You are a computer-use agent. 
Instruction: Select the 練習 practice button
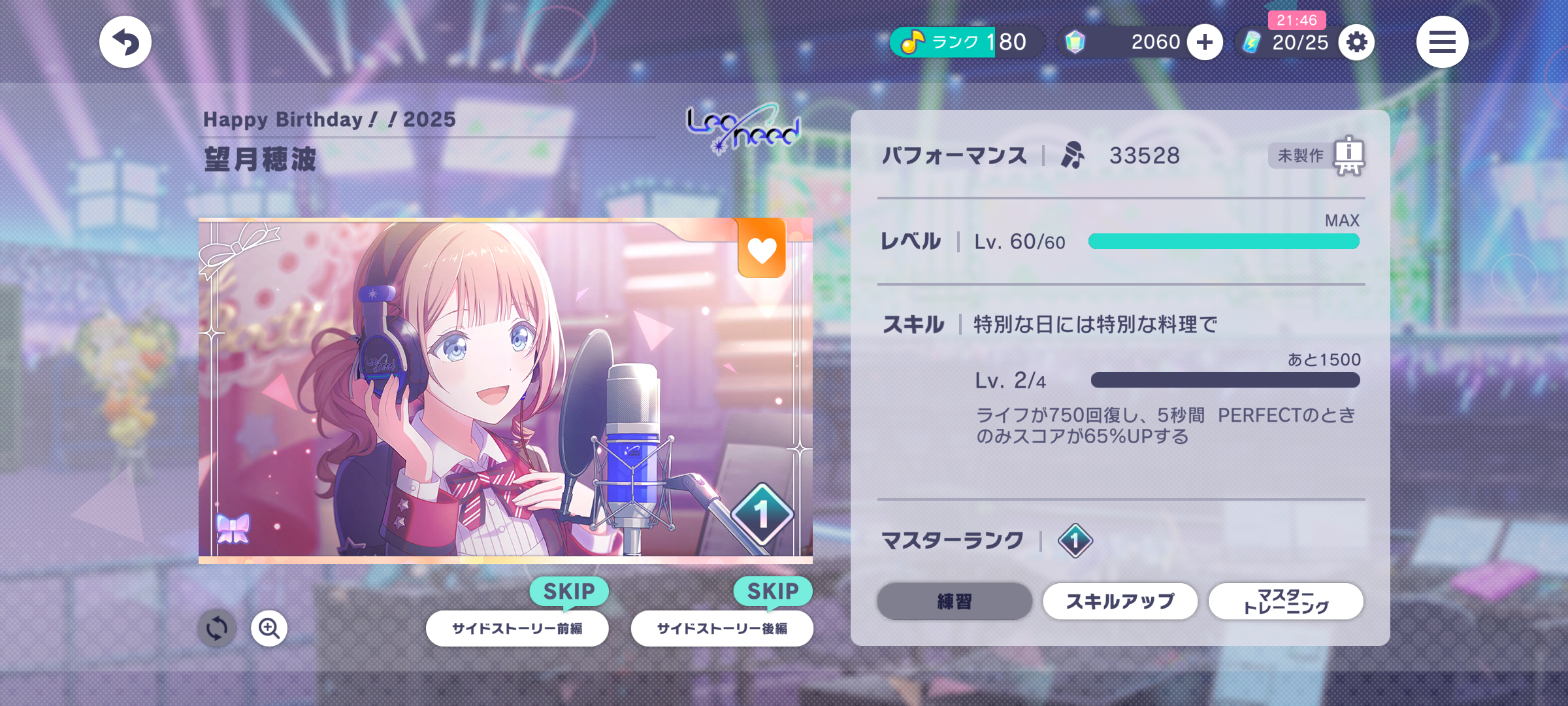coord(955,601)
